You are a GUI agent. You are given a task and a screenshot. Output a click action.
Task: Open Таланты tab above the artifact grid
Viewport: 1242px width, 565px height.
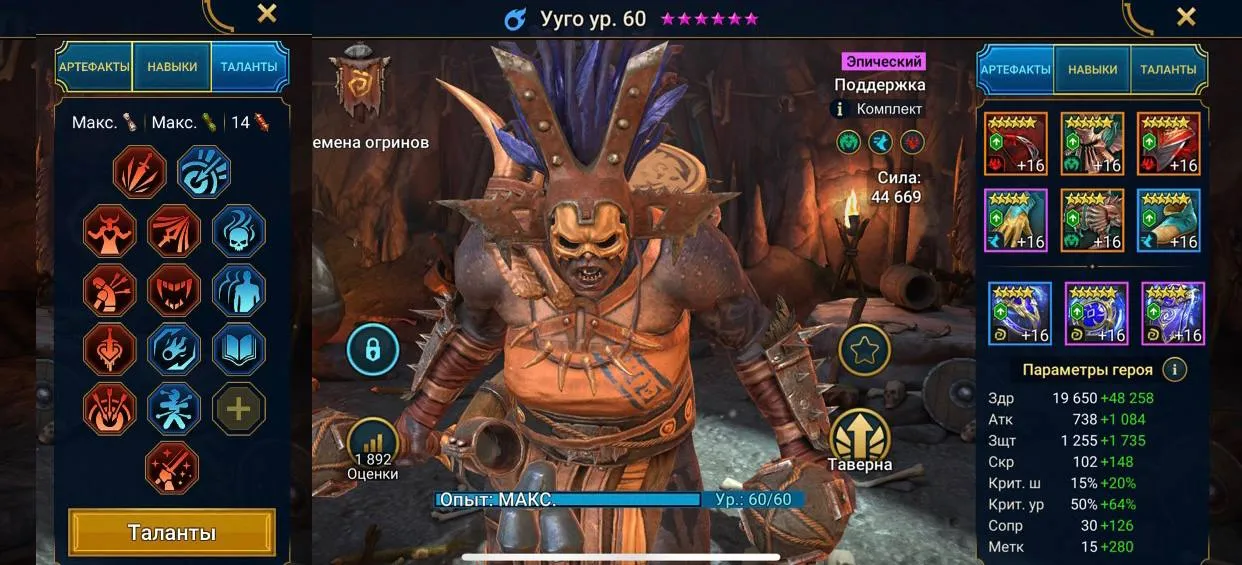[x=1167, y=70]
